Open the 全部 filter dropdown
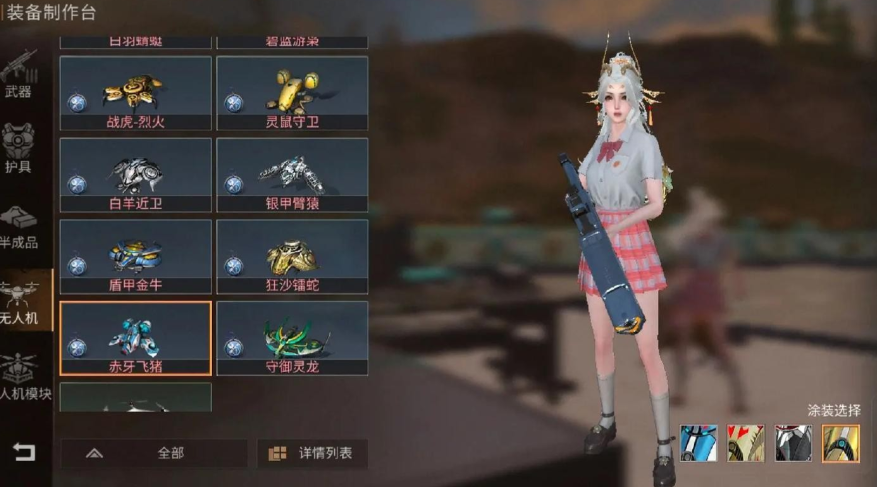This screenshot has height=487, width=877. (x=154, y=453)
